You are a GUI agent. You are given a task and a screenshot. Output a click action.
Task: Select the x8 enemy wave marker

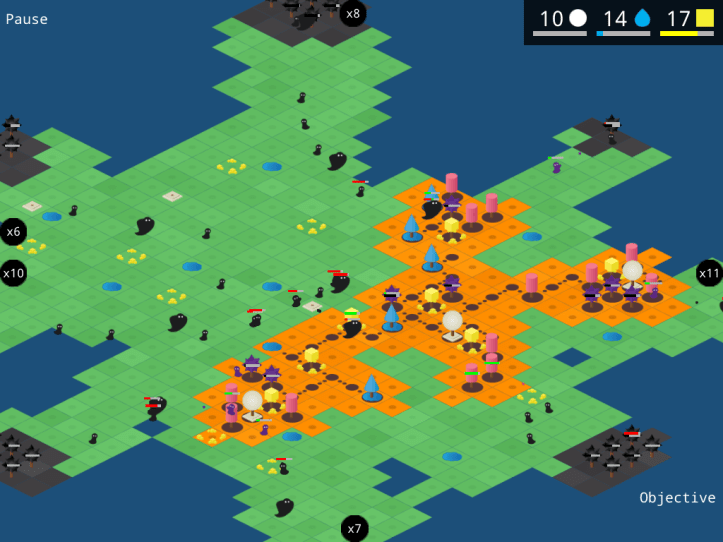(352, 14)
